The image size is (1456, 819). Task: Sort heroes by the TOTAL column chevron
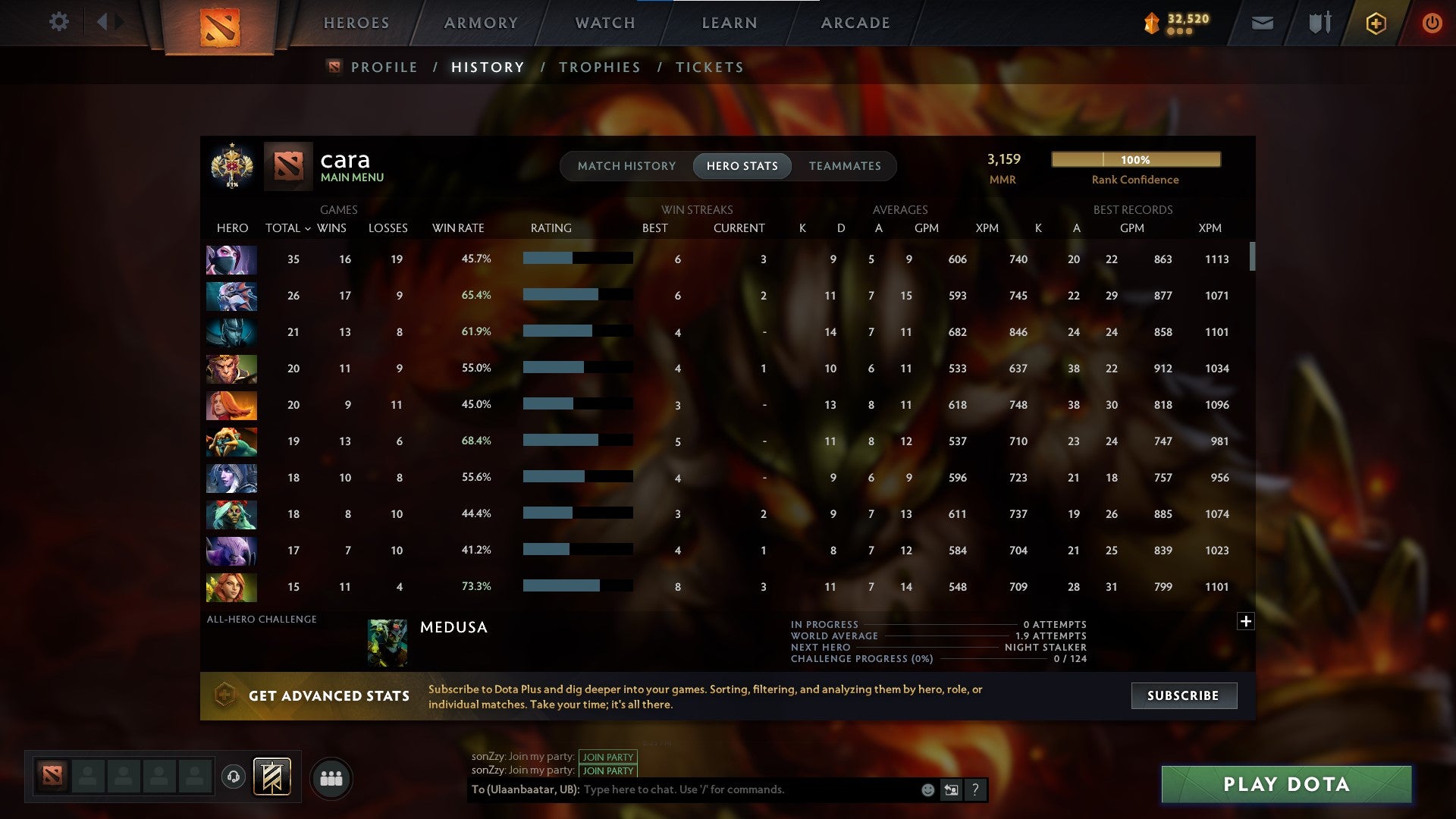pyautogui.click(x=307, y=227)
